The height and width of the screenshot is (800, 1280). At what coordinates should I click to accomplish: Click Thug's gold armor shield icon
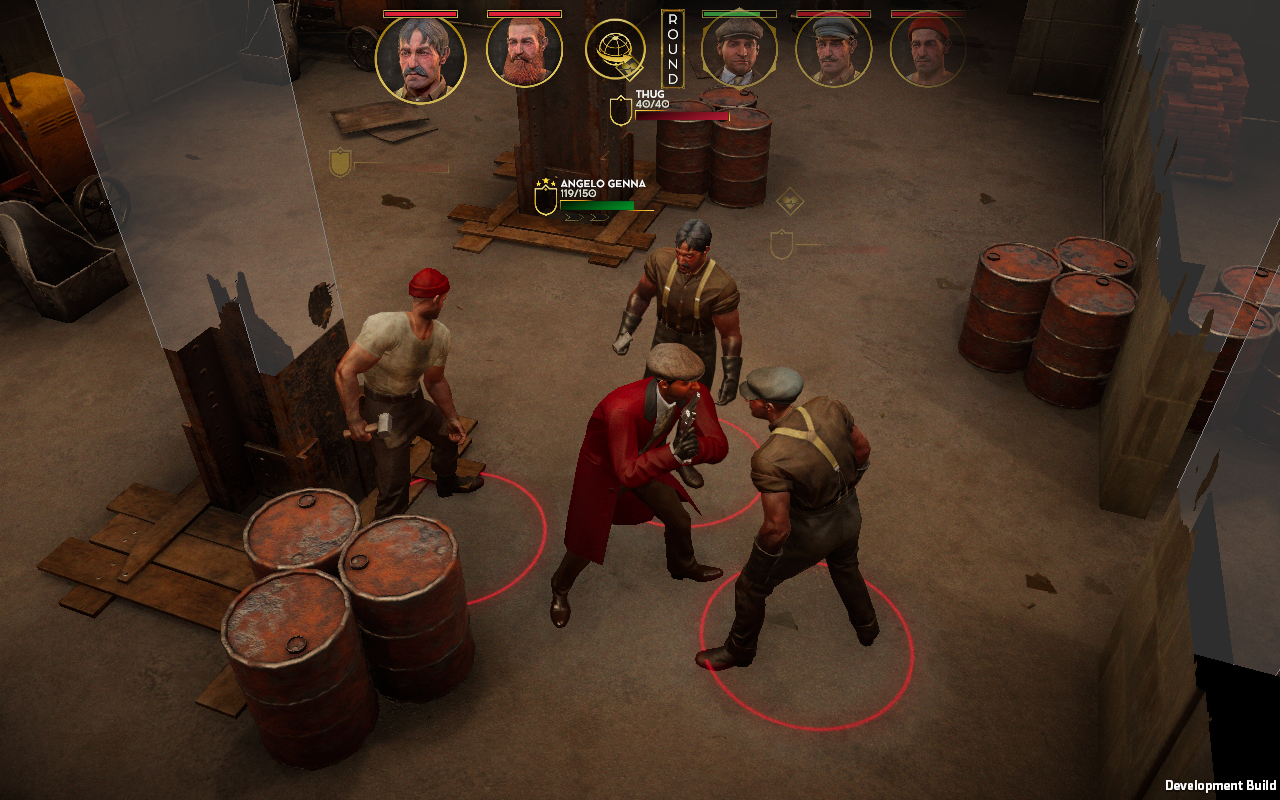pos(619,110)
